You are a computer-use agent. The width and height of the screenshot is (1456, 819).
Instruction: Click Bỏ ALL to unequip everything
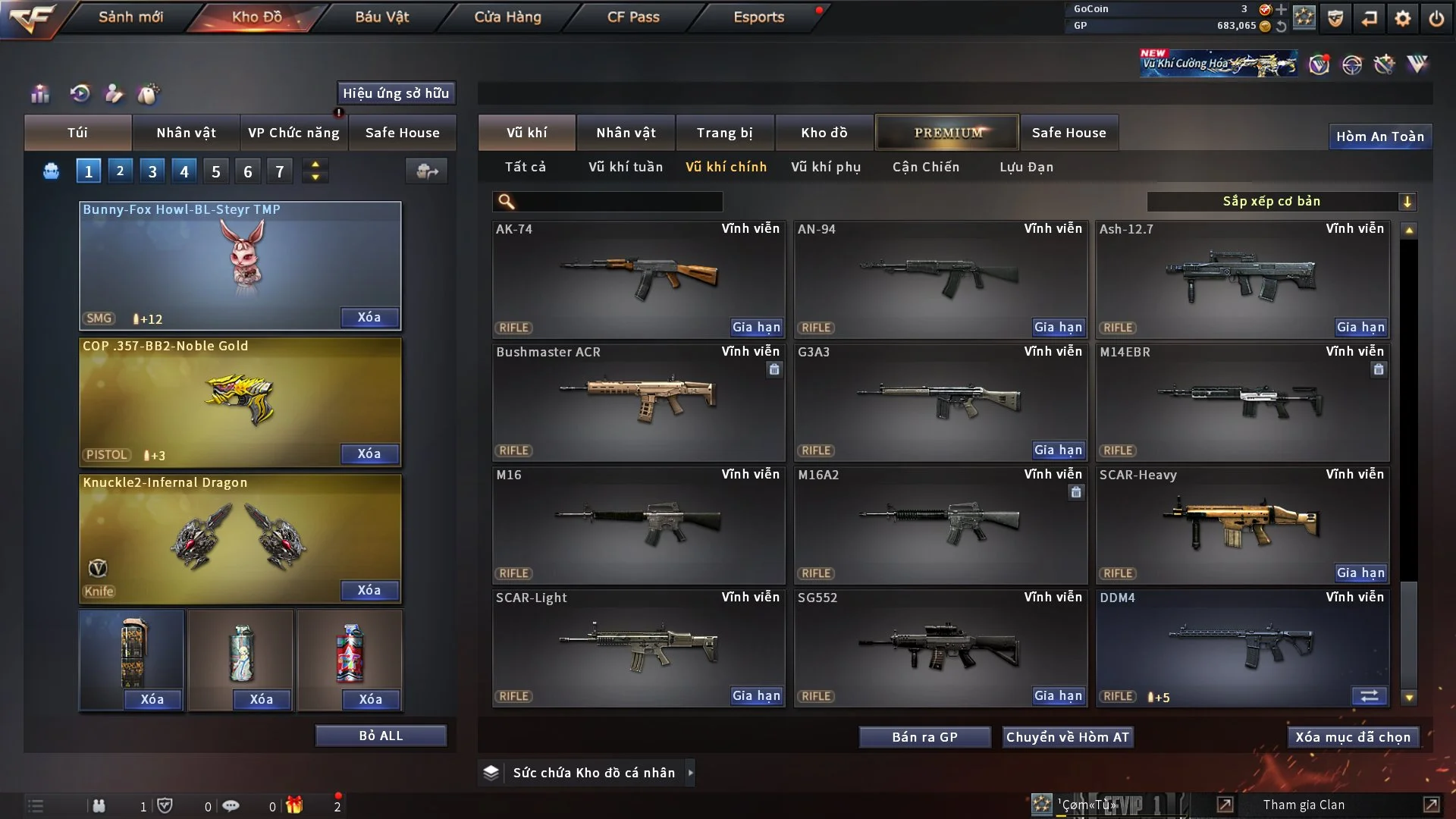381,736
